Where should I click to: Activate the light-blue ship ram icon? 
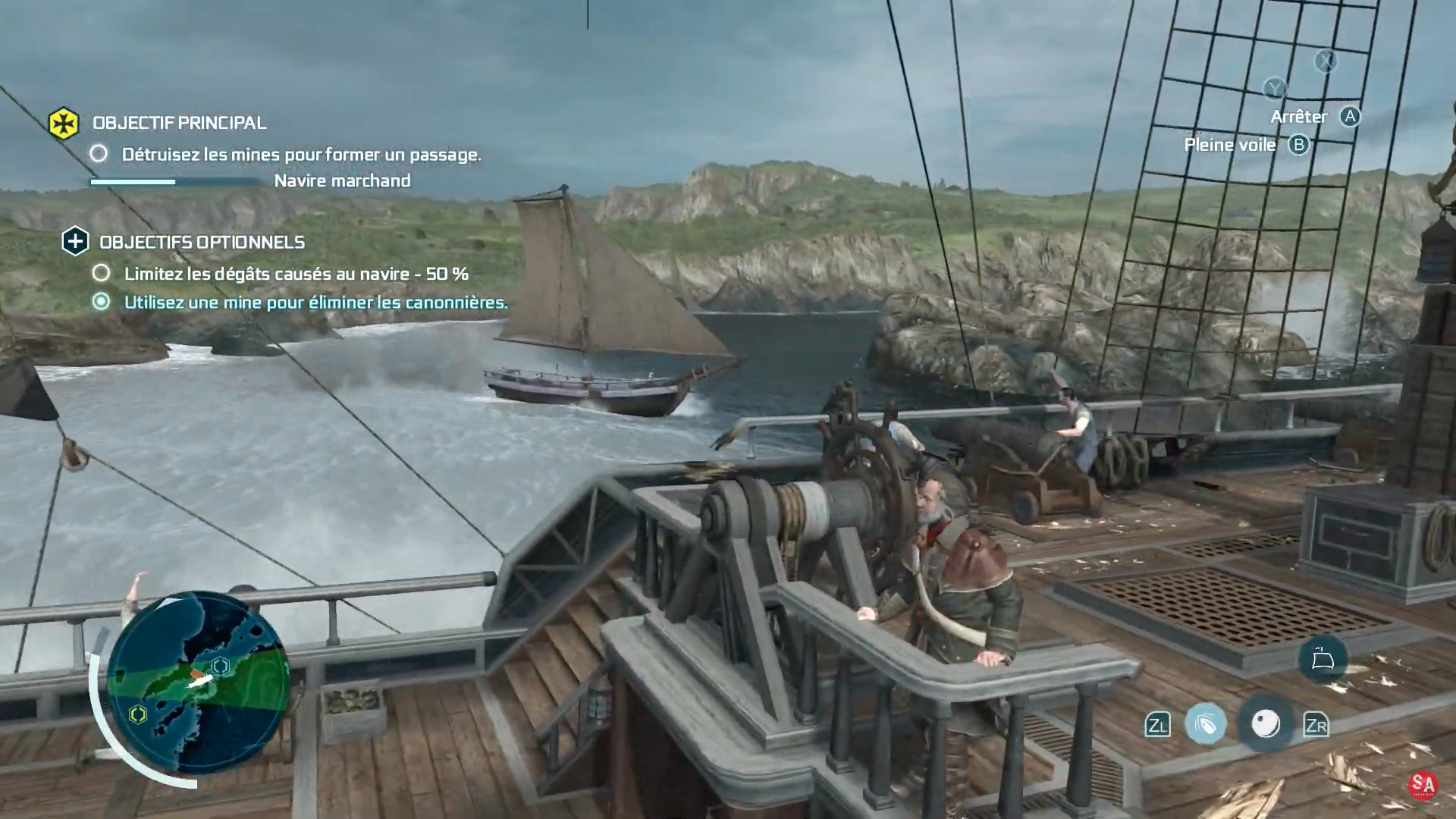click(1205, 725)
